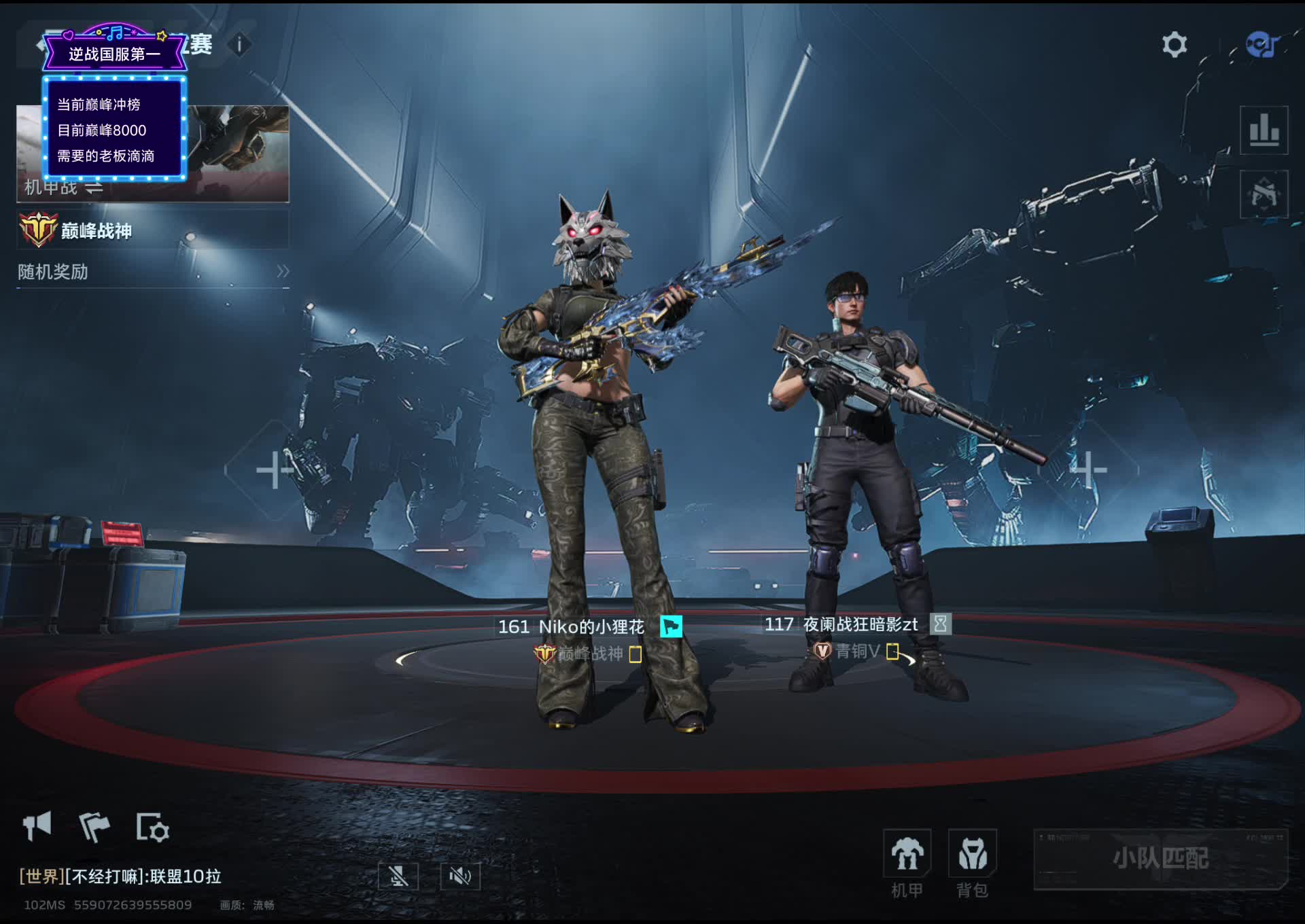Add a teammate in the left empty slot
This screenshot has width=1305, height=924.
click(x=273, y=469)
